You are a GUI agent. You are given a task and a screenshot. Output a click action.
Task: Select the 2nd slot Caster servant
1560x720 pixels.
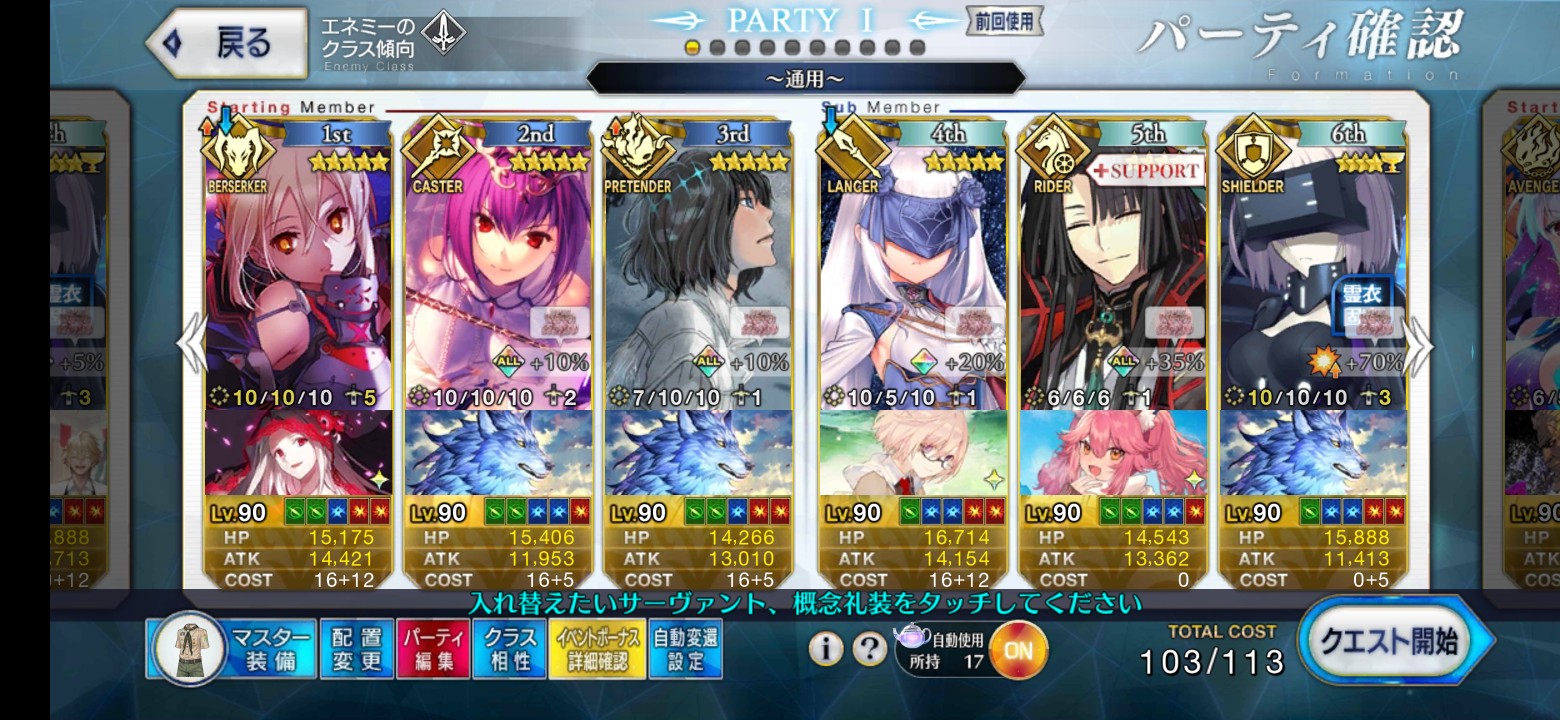(x=498, y=290)
